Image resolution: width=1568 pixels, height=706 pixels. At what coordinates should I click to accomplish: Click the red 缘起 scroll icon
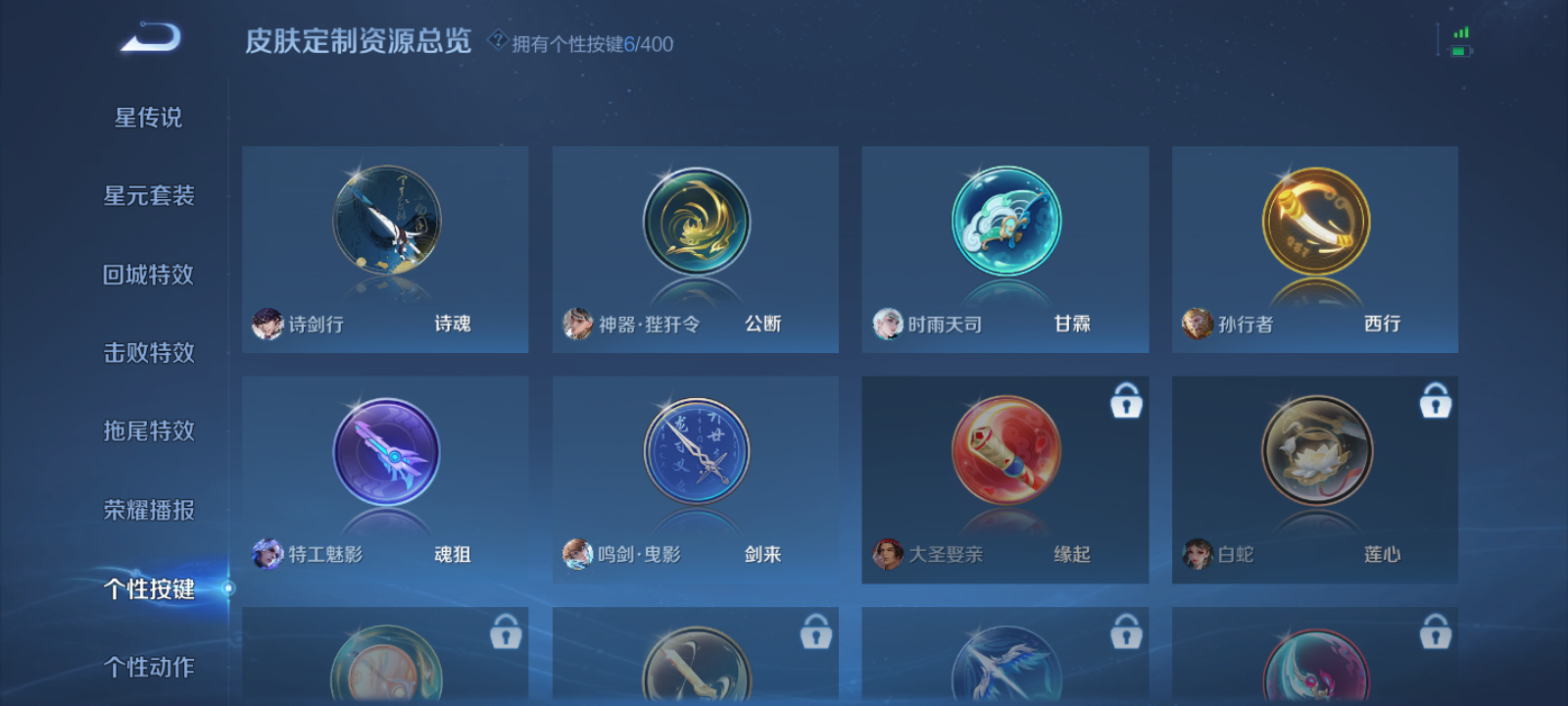(x=1004, y=453)
